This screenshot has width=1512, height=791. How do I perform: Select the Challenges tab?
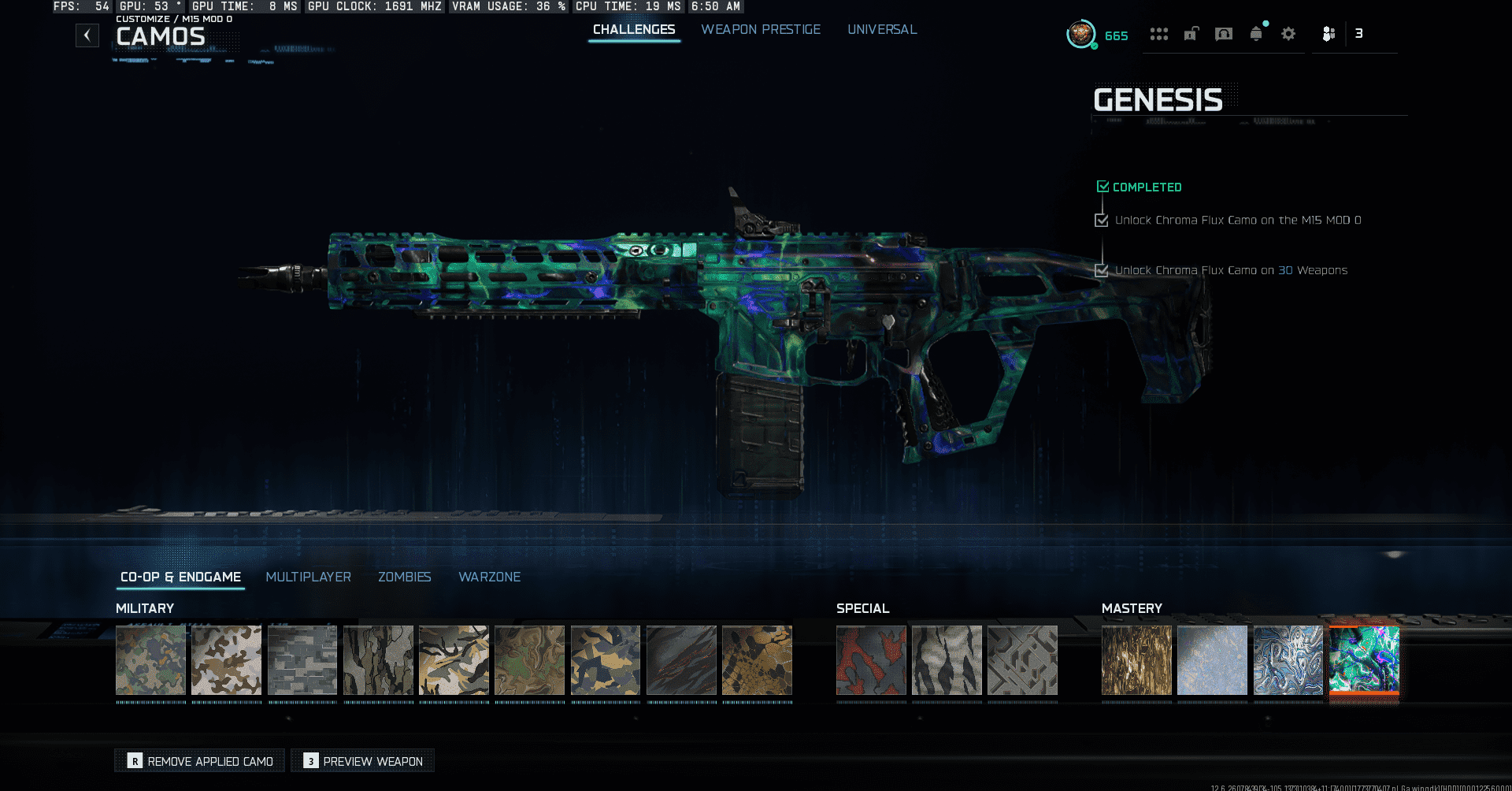(x=634, y=30)
